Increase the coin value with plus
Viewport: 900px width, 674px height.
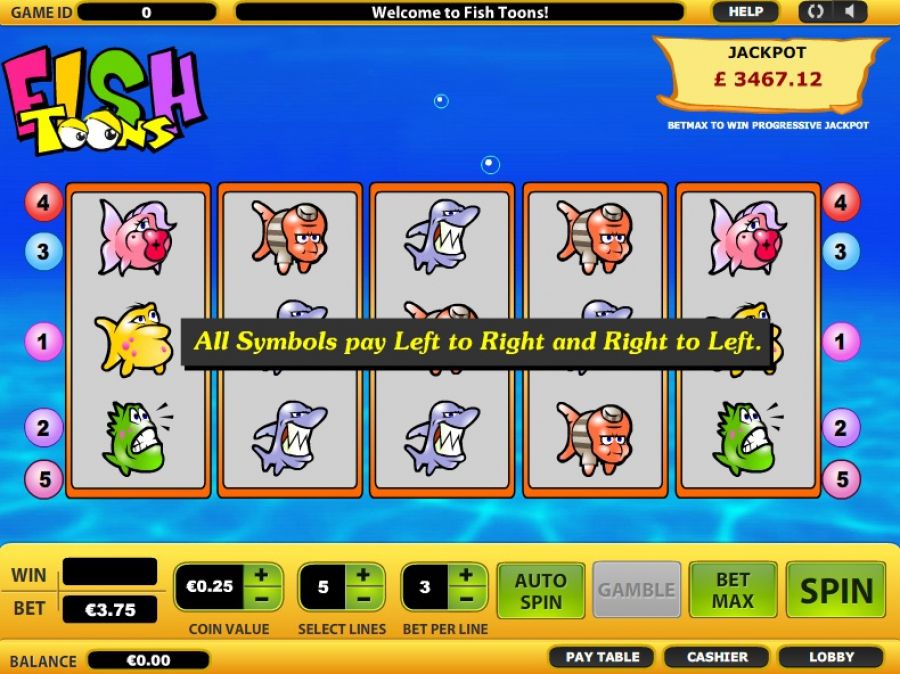tap(261, 575)
